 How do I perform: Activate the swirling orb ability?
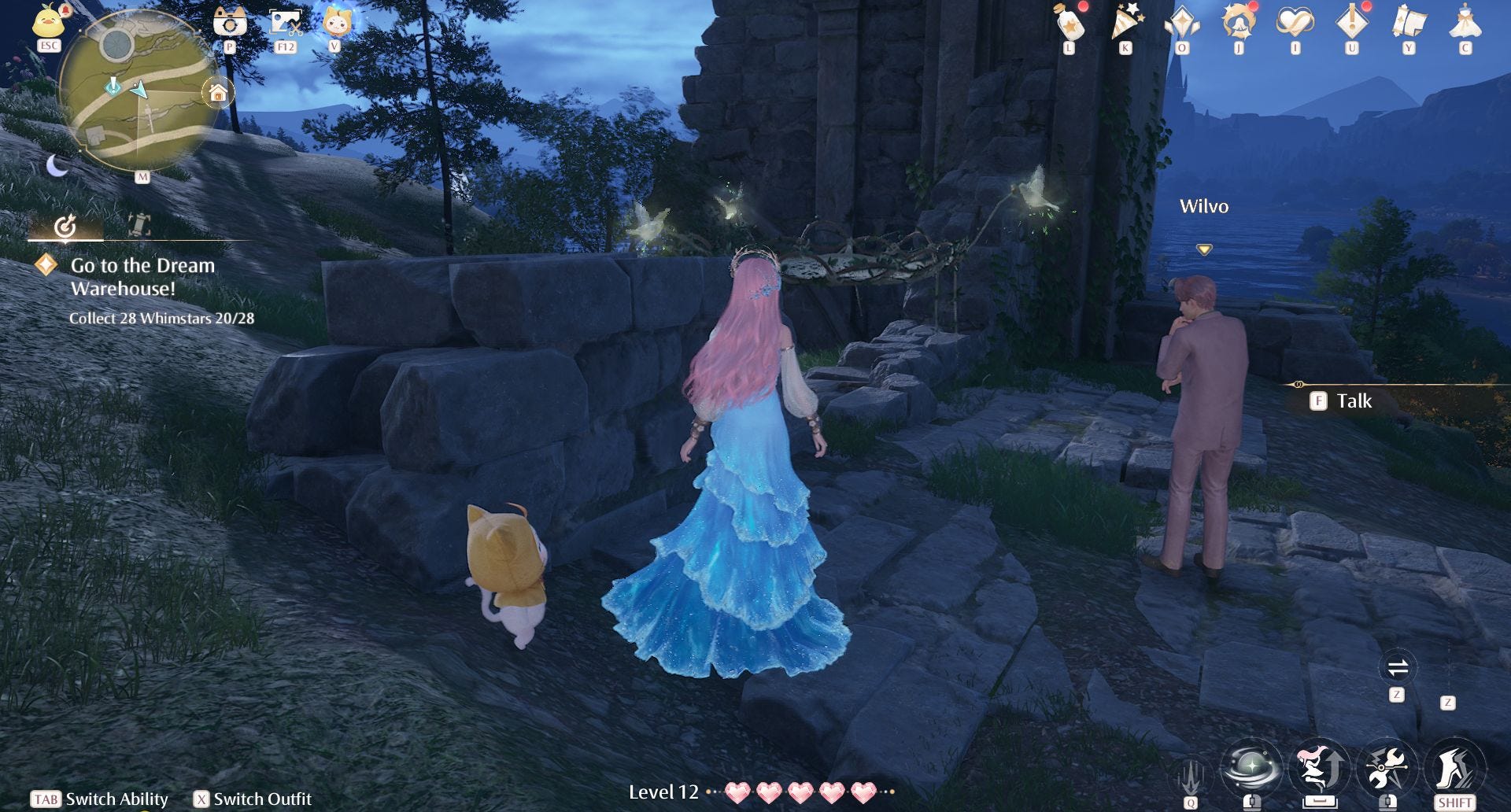click(x=1251, y=767)
